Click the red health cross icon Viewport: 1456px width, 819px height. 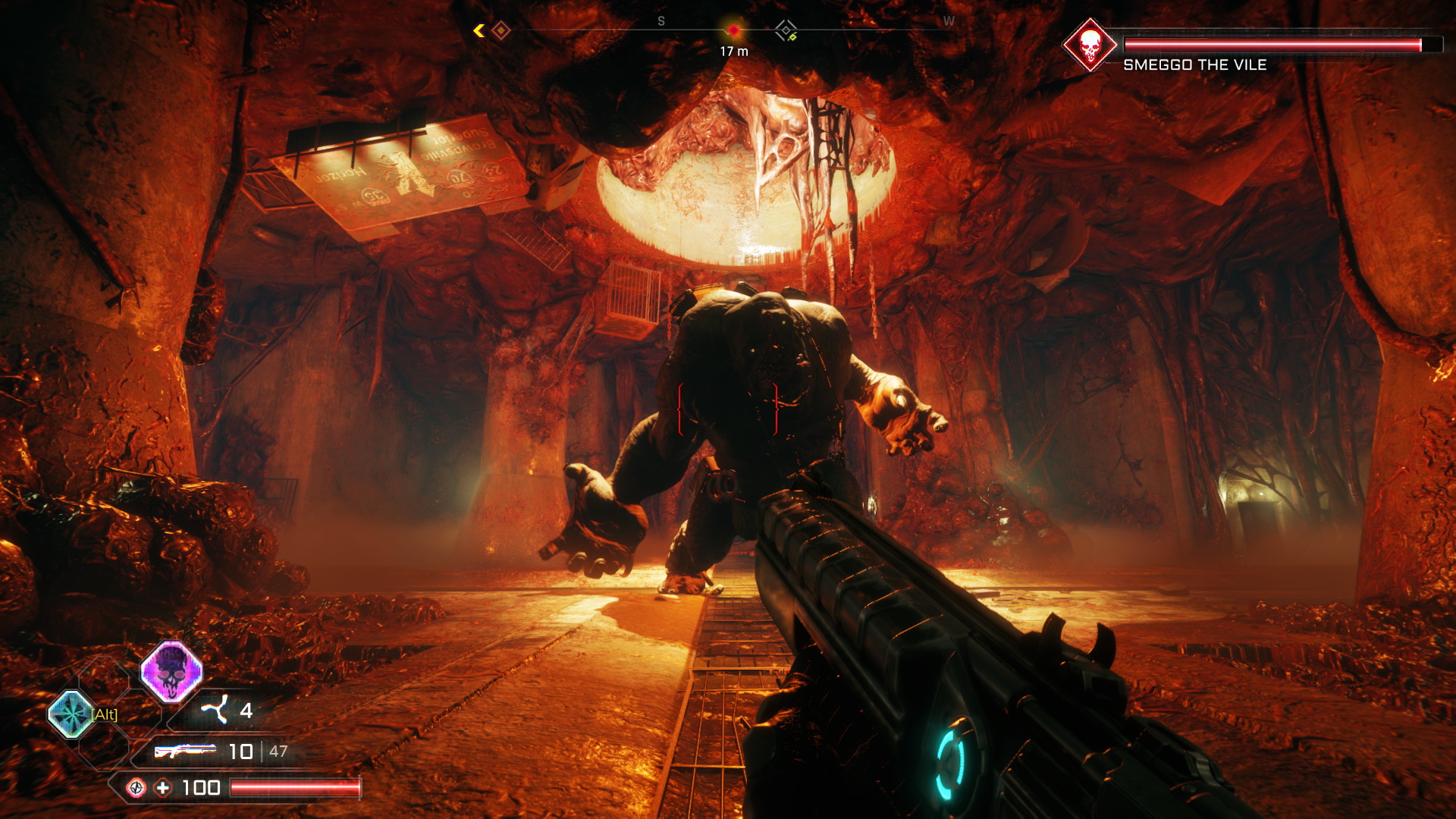(x=163, y=788)
